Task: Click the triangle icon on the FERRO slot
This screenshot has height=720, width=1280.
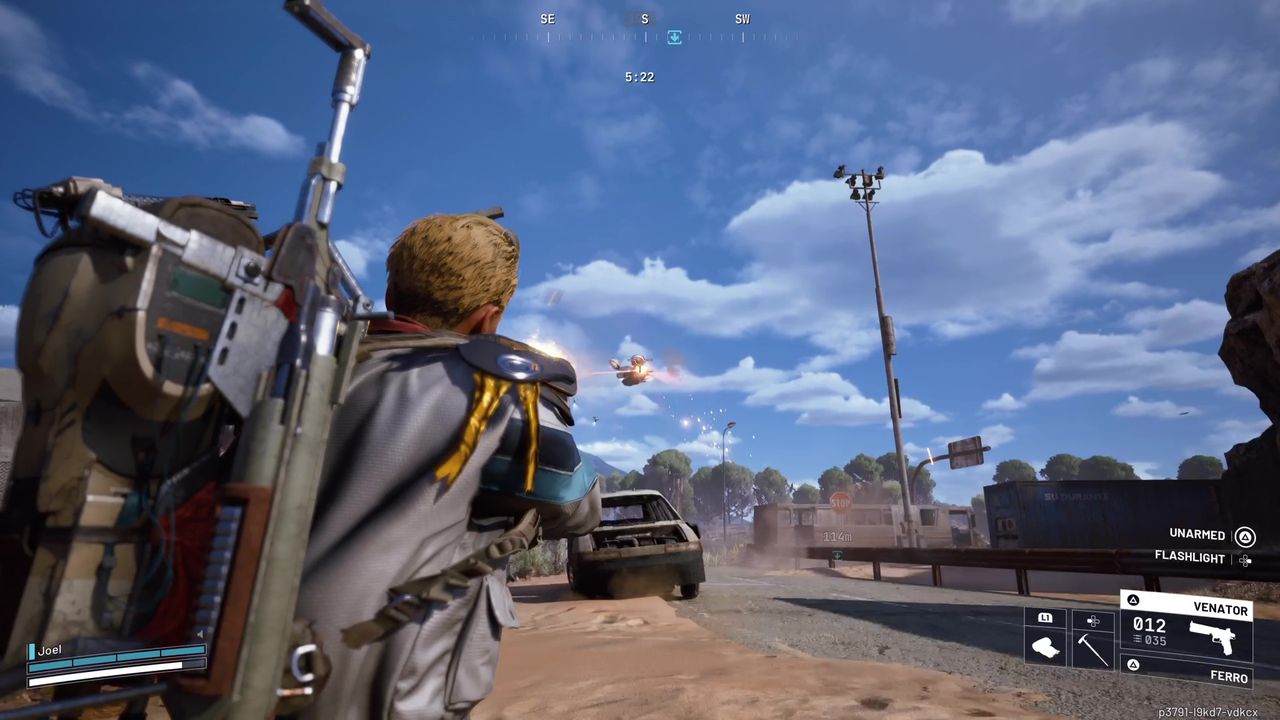Action: pos(1133,667)
